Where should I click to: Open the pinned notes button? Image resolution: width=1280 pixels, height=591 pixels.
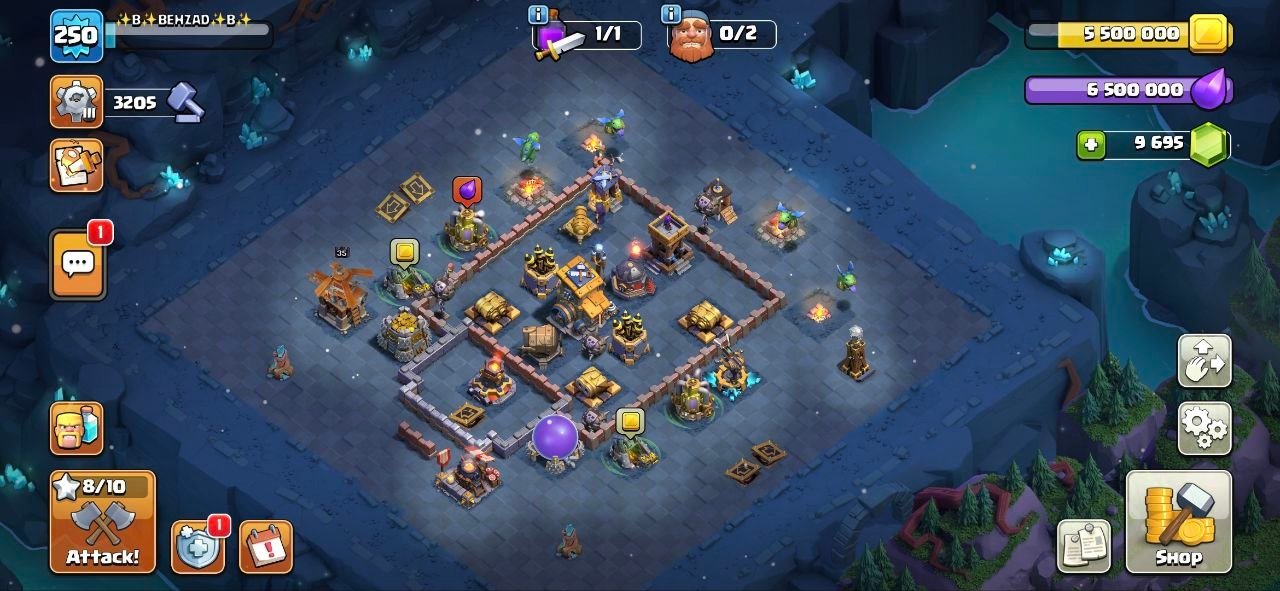(x=1084, y=546)
